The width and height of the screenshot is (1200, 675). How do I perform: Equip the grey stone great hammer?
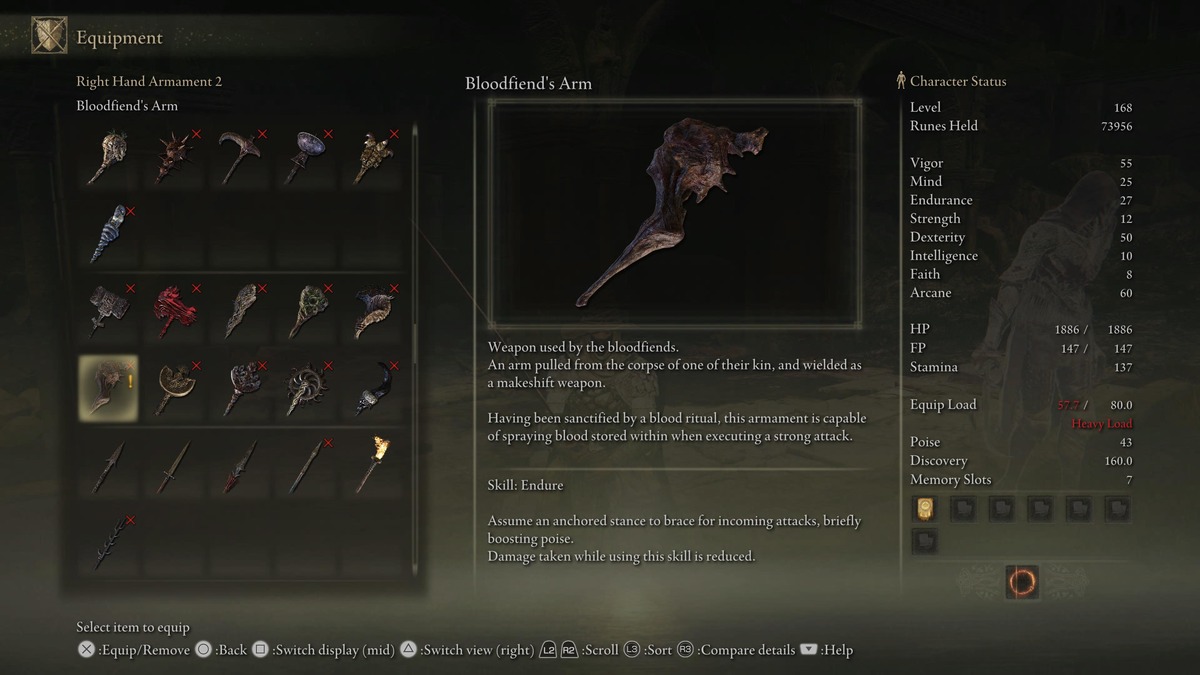[109, 311]
